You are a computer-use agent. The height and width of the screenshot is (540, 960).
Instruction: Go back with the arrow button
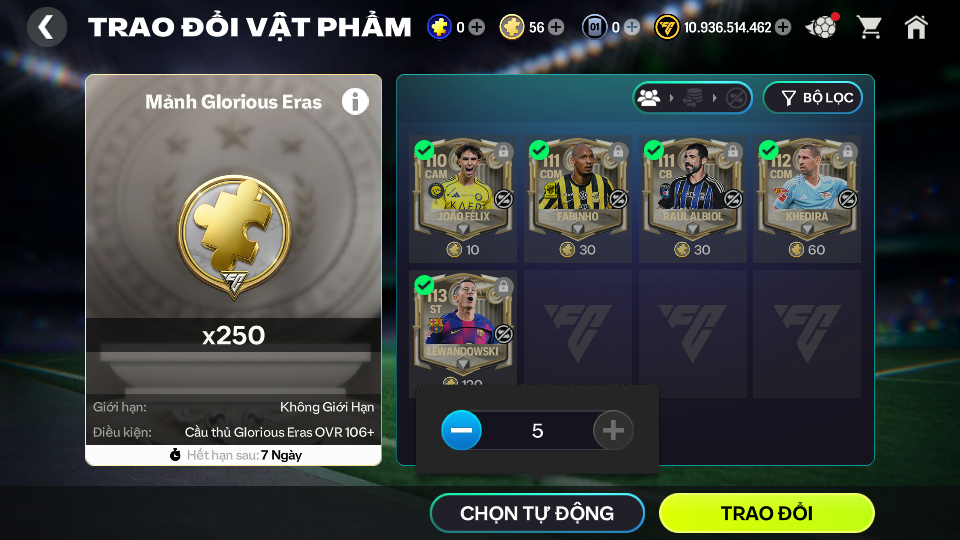click(46, 27)
